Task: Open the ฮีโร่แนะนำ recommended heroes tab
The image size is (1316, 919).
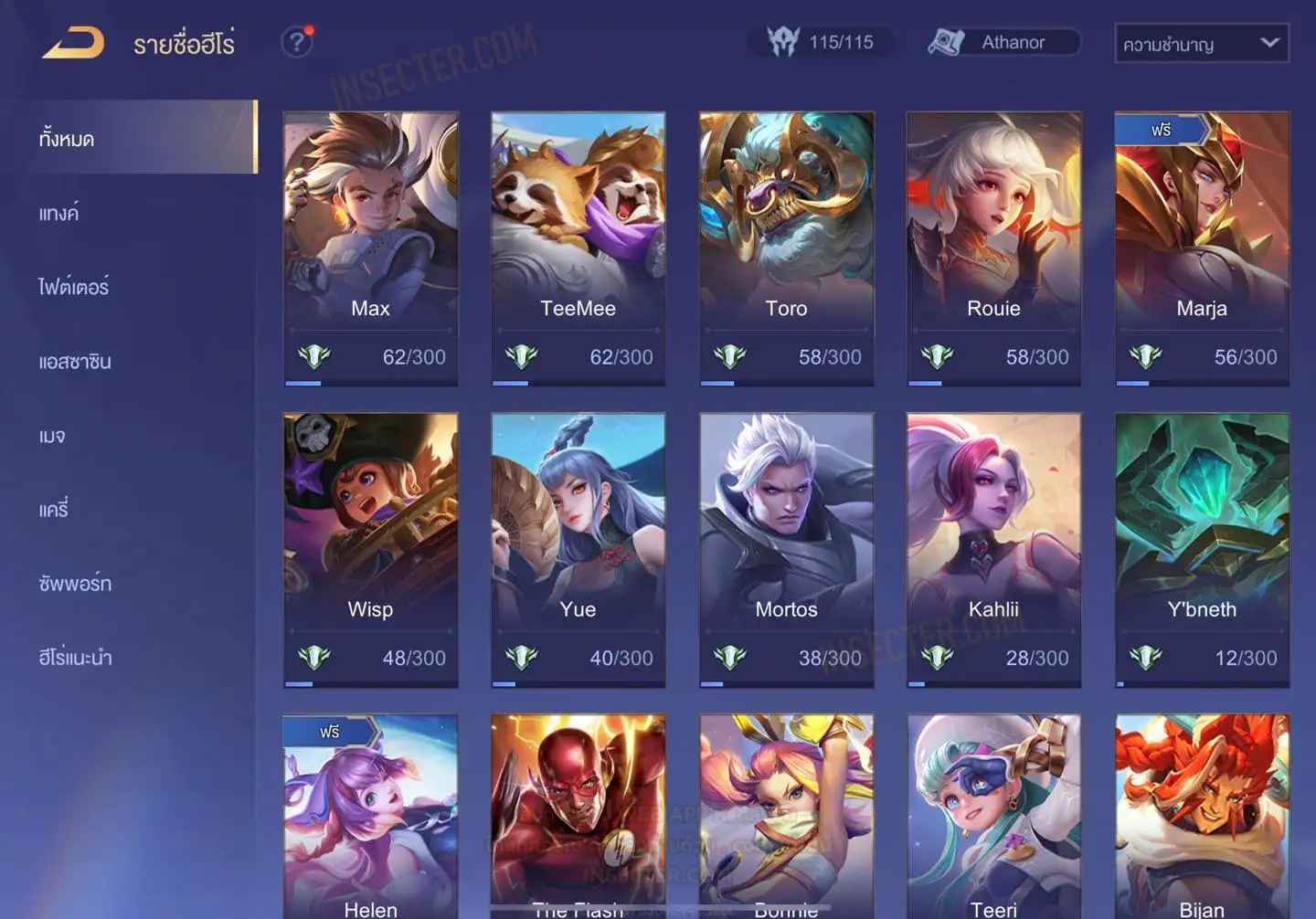Action: point(75,658)
